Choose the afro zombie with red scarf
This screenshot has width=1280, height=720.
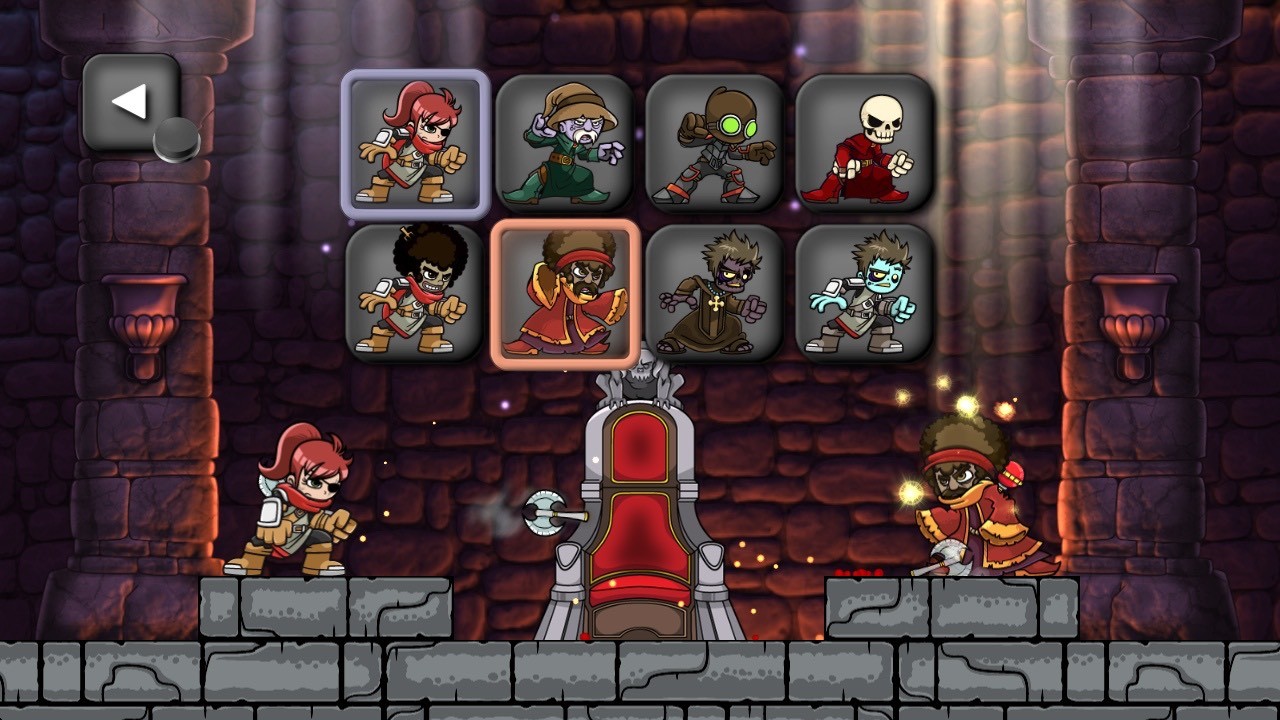tap(415, 292)
